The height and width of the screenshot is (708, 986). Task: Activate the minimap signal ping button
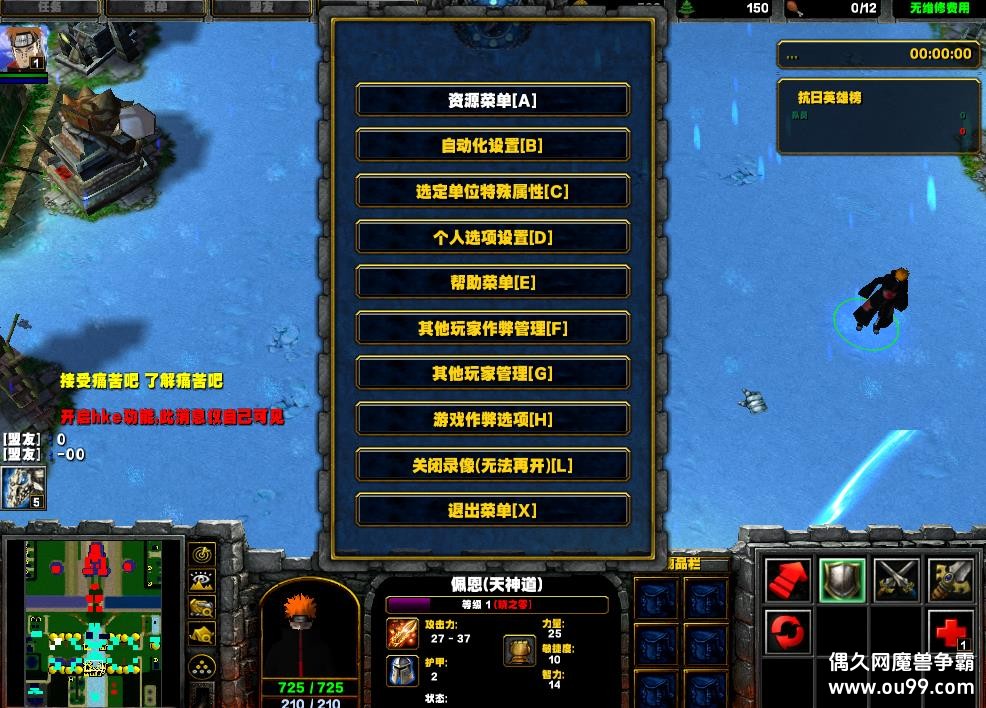coord(203,555)
